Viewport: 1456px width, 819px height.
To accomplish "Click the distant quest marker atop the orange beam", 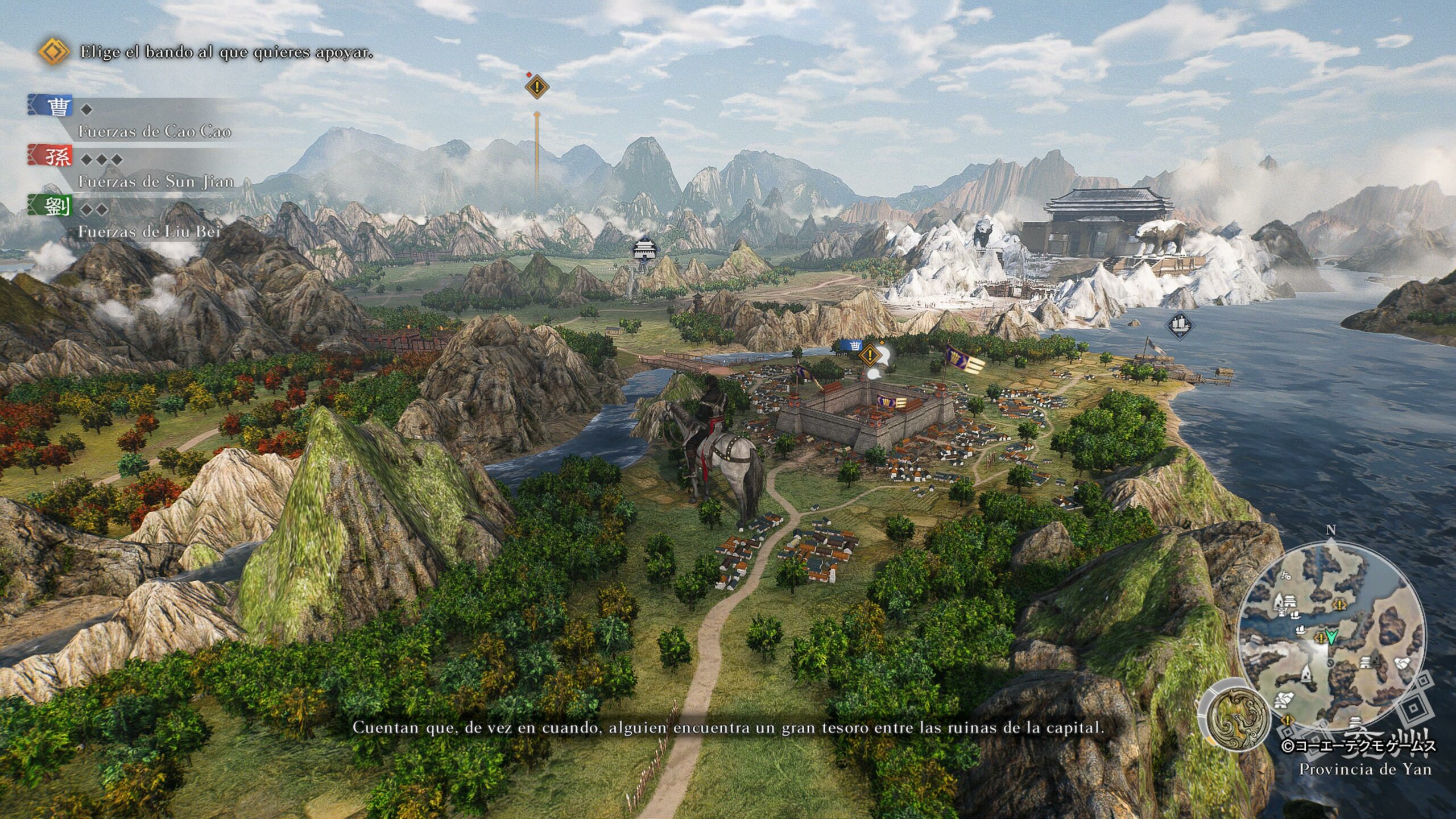I will [x=536, y=88].
